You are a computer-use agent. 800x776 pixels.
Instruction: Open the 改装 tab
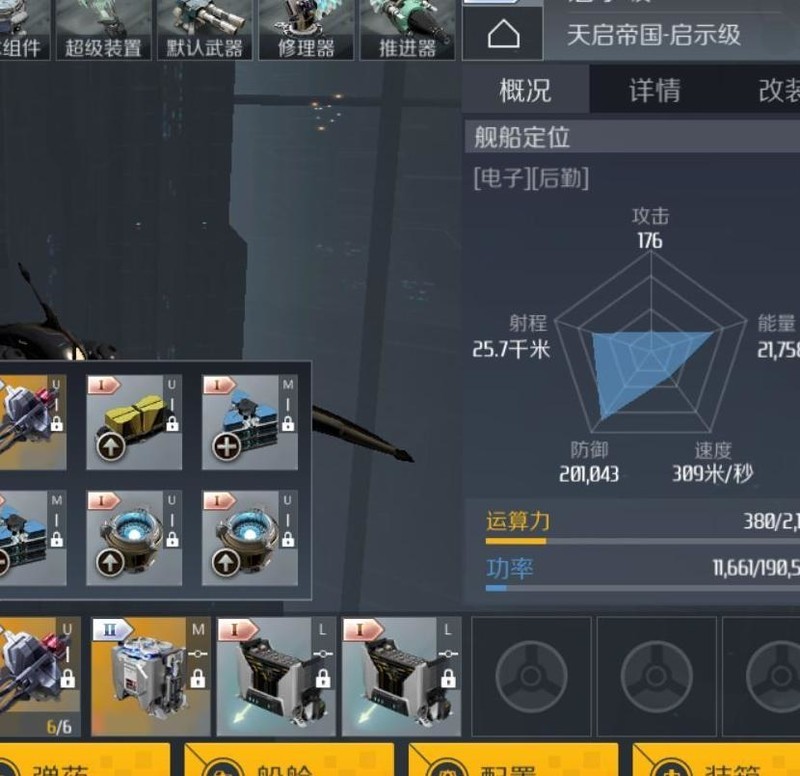(778, 91)
